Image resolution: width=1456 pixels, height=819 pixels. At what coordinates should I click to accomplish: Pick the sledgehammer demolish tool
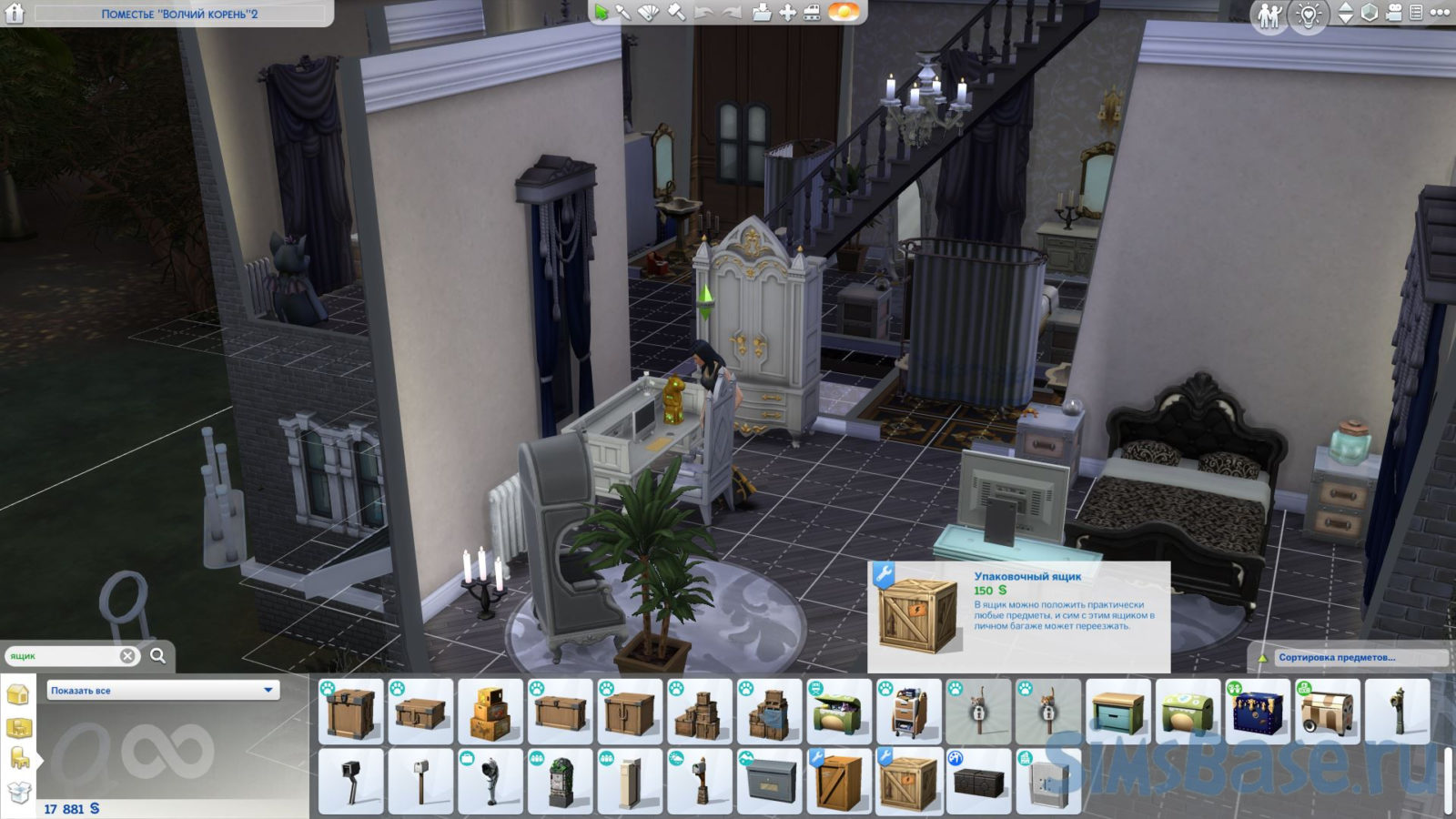point(676,13)
